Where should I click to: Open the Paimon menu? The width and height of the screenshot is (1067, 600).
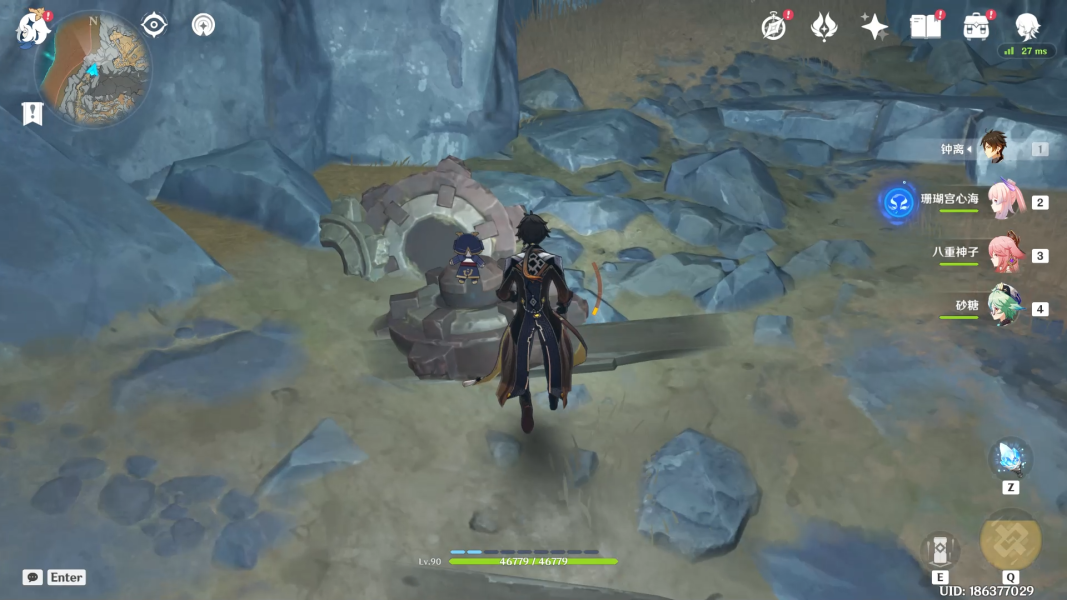[x=33, y=28]
